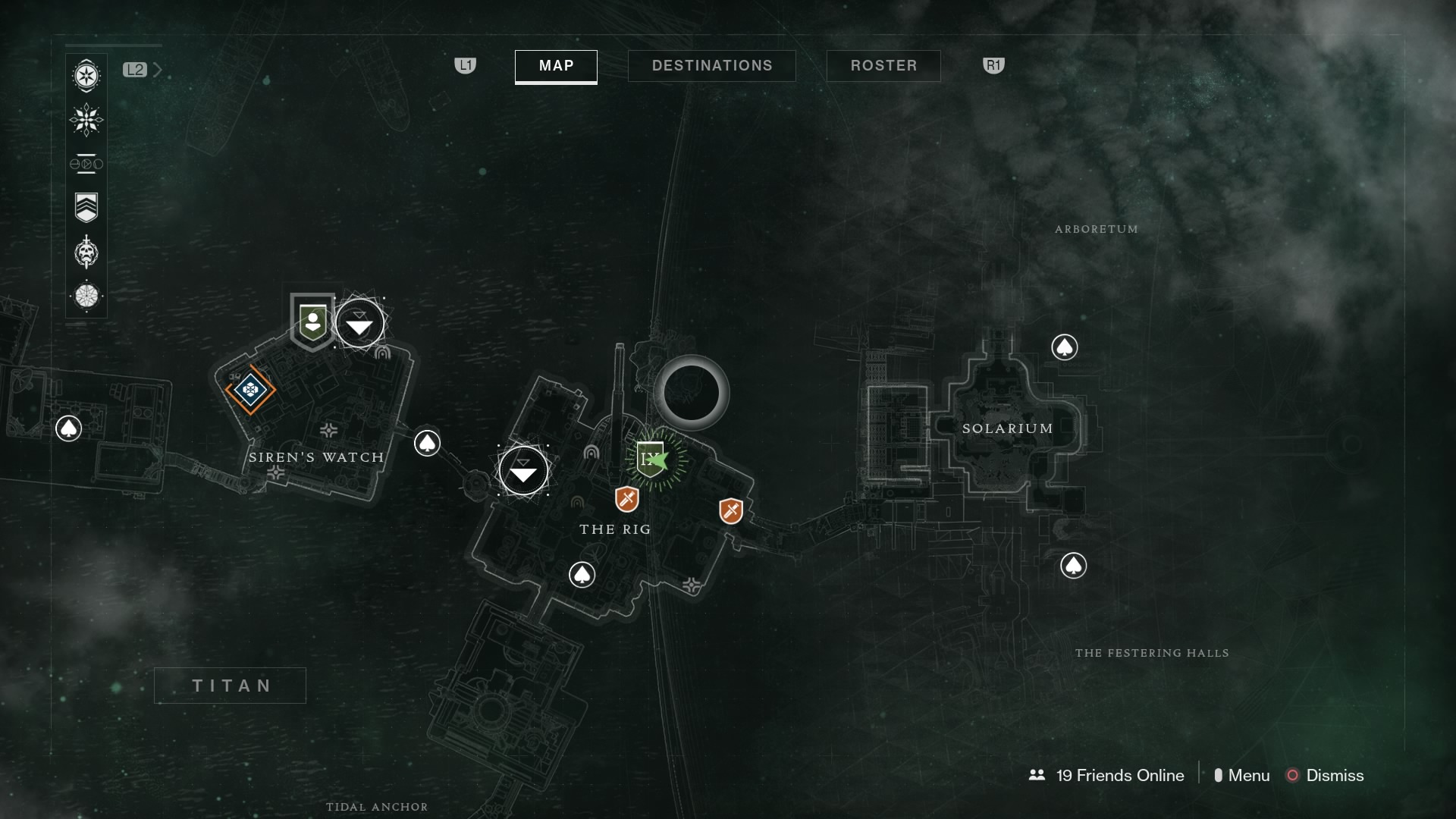Open Sloane's vendor icon at Siren's Watch

[312, 322]
